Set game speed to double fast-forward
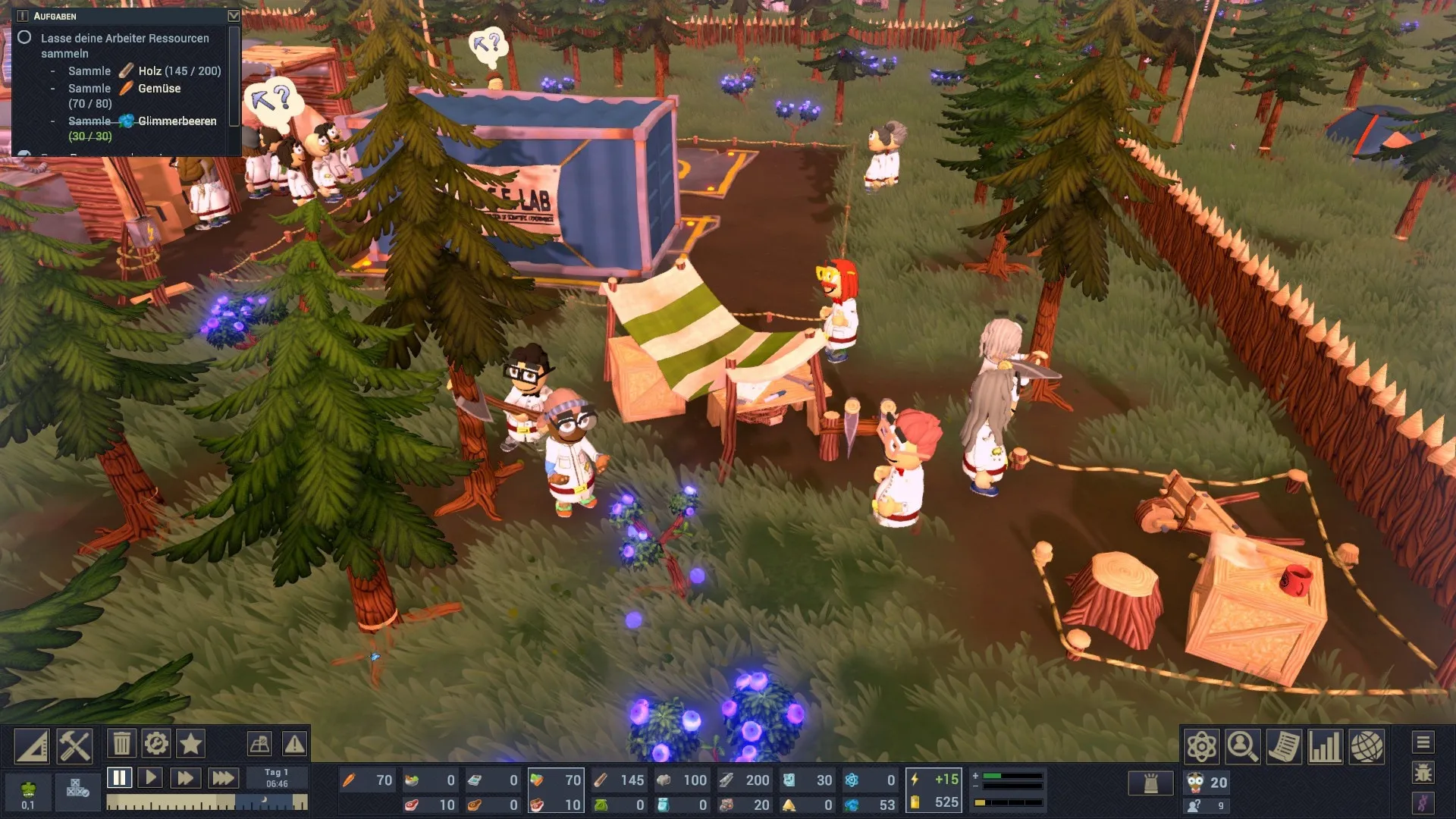This screenshot has width=1456, height=819. pyautogui.click(x=185, y=778)
